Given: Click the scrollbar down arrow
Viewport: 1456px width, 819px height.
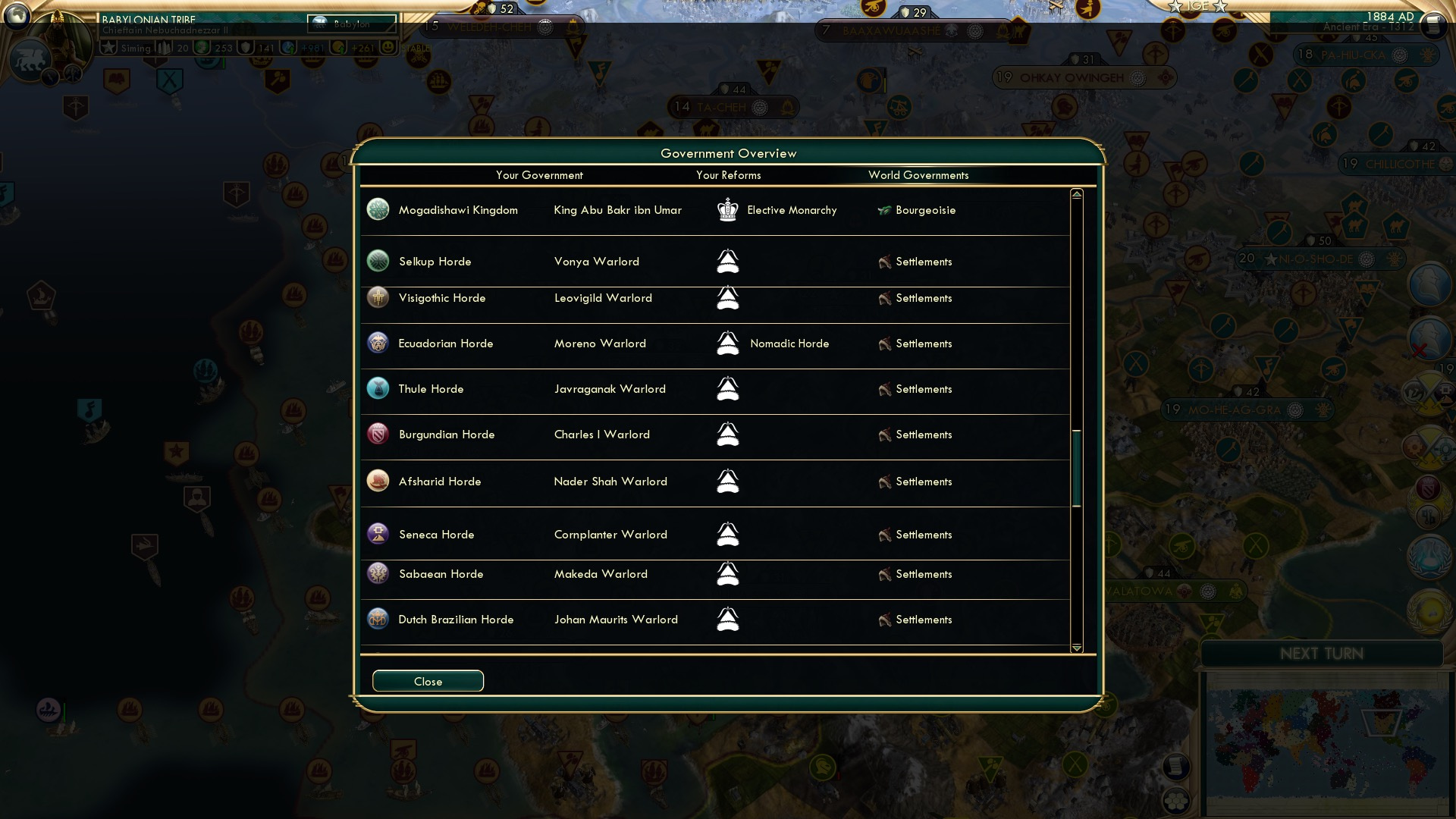Looking at the screenshot, I should click(x=1076, y=648).
